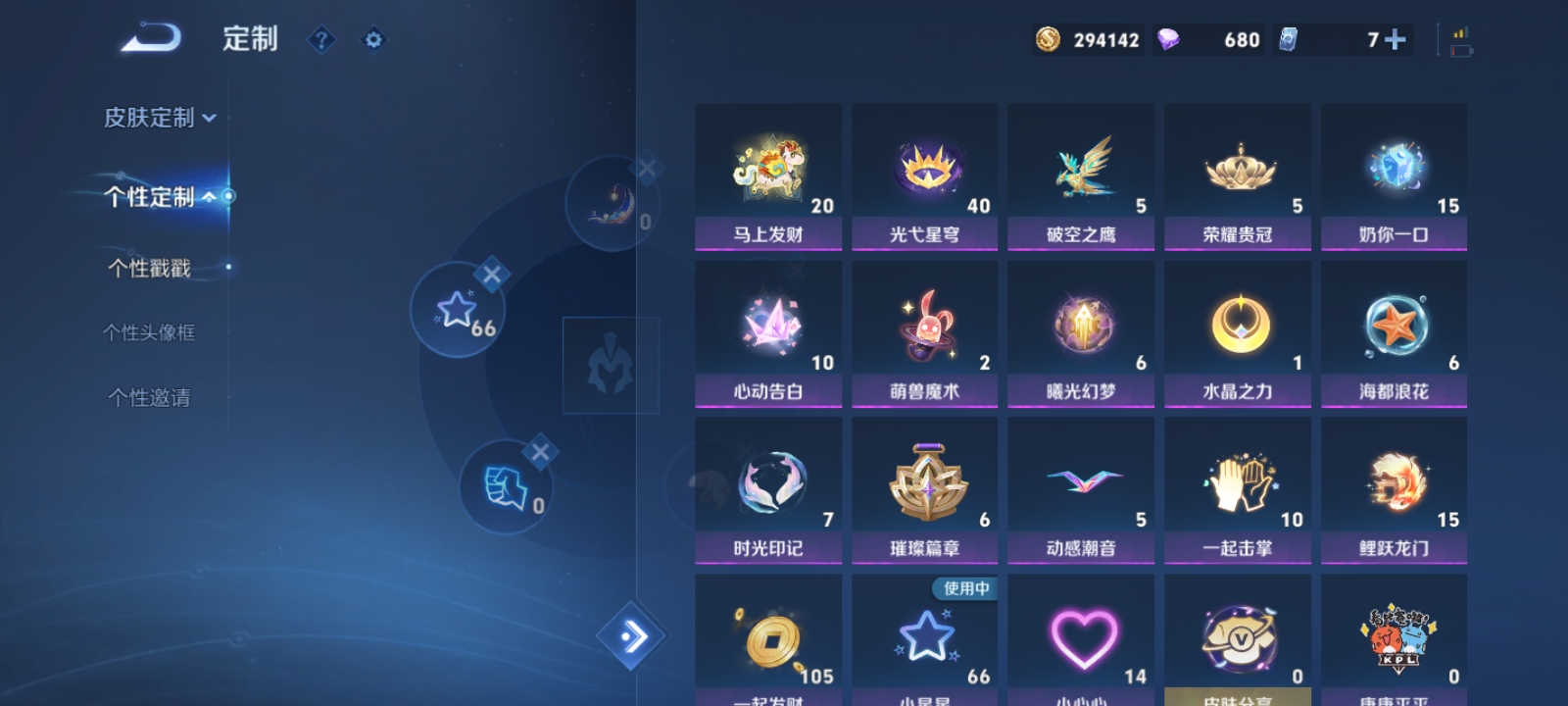Tap the 小心心 heart stamp

point(1081,637)
